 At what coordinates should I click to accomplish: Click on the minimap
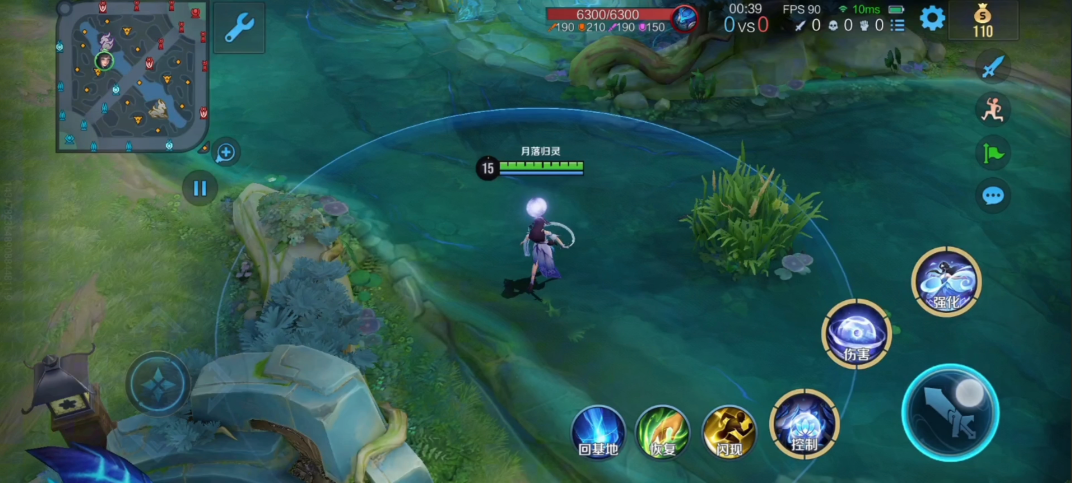pos(133,76)
